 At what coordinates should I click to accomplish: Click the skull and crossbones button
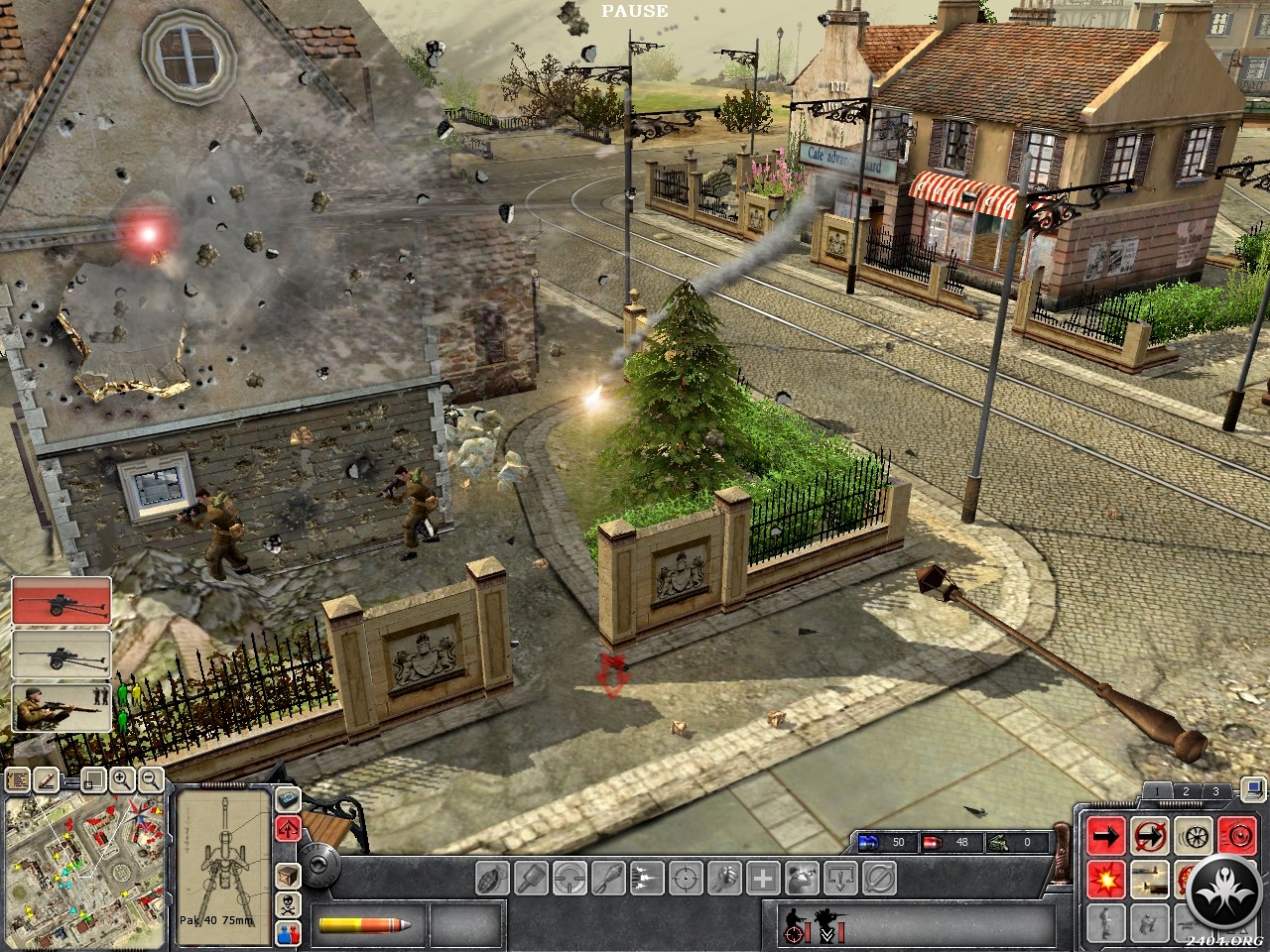288,903
